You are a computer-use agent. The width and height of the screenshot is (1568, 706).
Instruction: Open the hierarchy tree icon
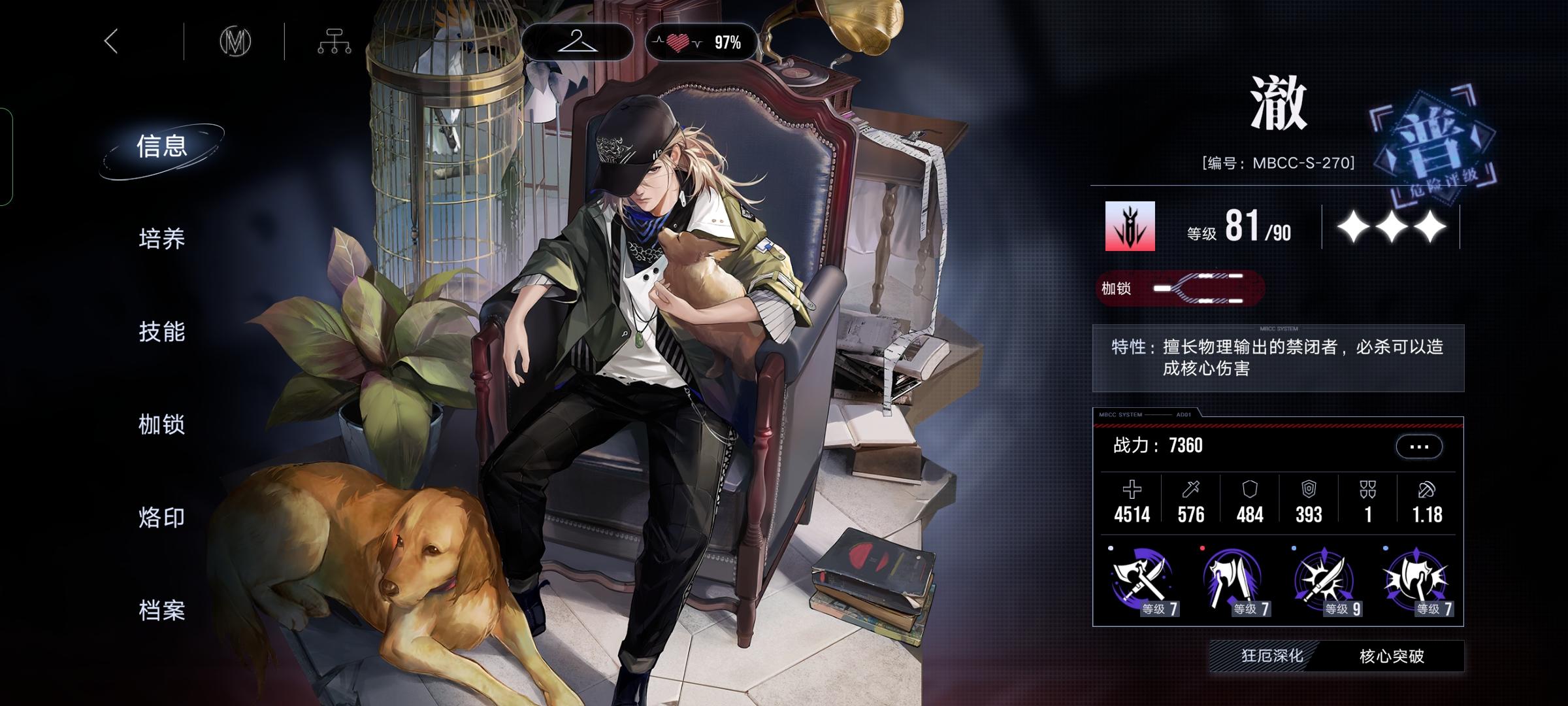coord(334,42)
